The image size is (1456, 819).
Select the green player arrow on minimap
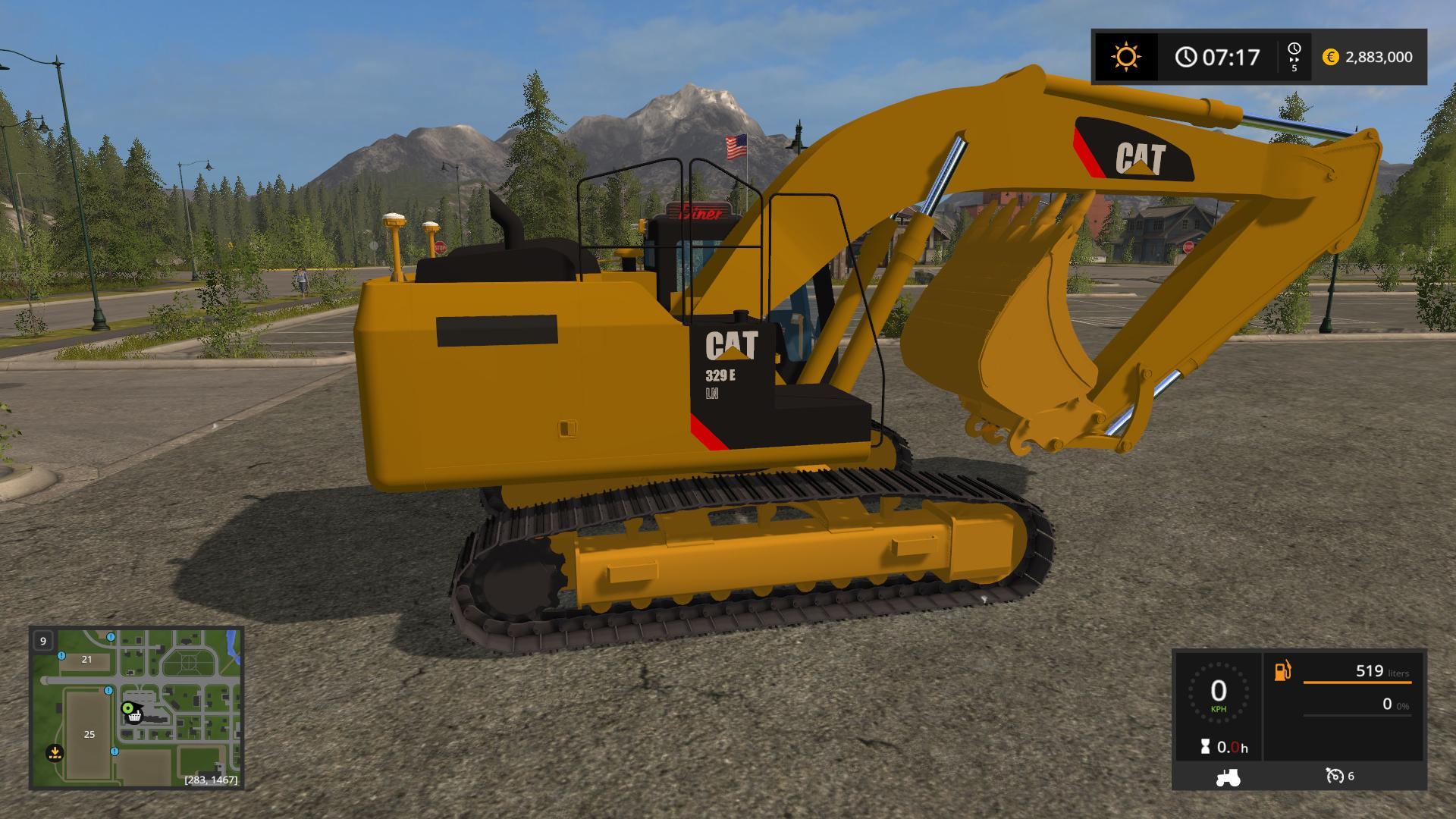[128, 708]
